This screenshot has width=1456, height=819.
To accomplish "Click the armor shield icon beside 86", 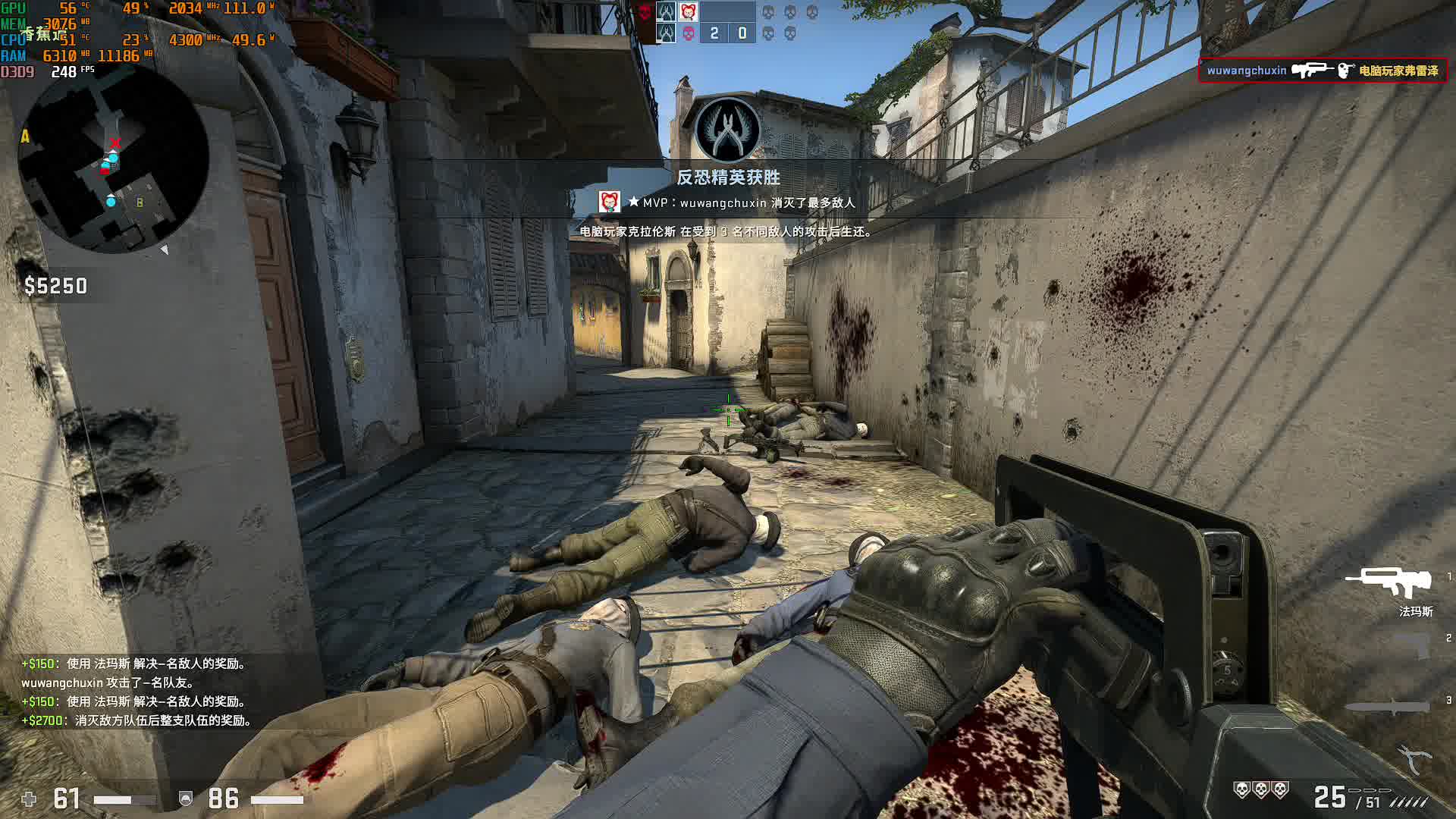I will click(184, 799).
